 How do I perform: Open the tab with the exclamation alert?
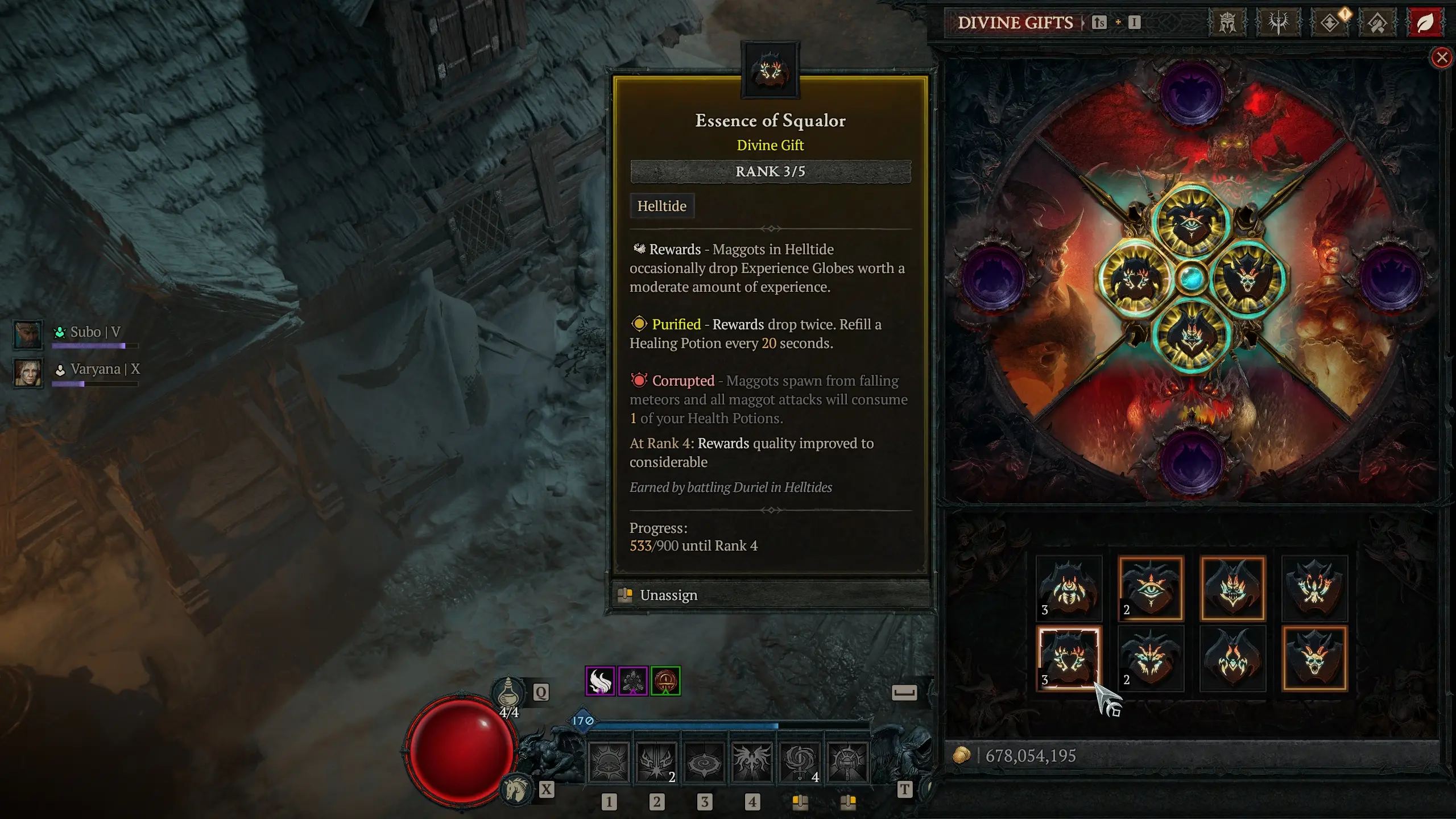[x=1330, y=23]
